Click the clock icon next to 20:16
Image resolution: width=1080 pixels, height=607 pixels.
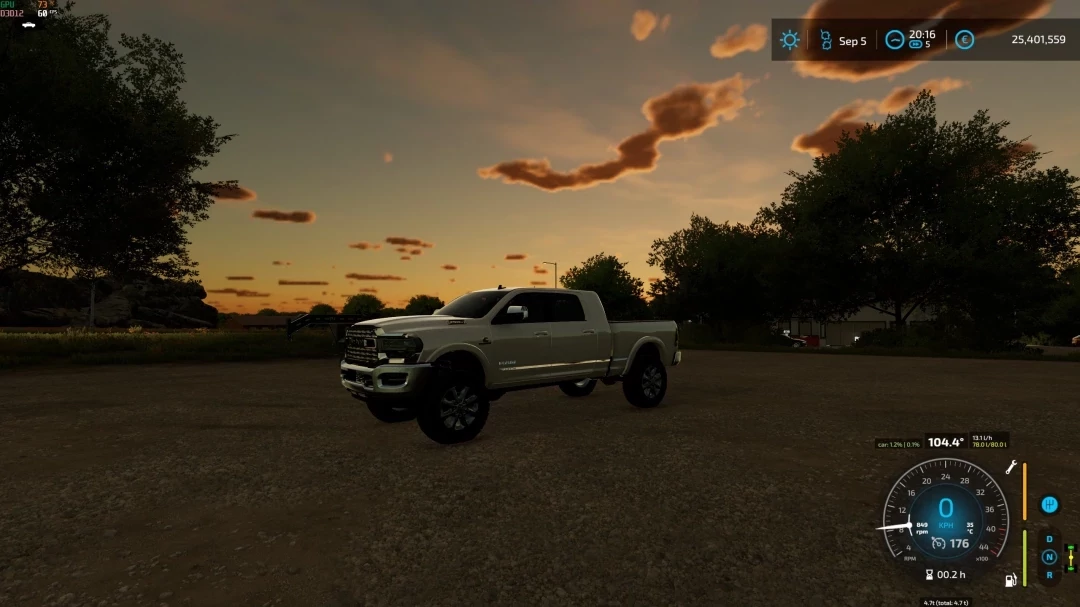(x=894, y=40)
